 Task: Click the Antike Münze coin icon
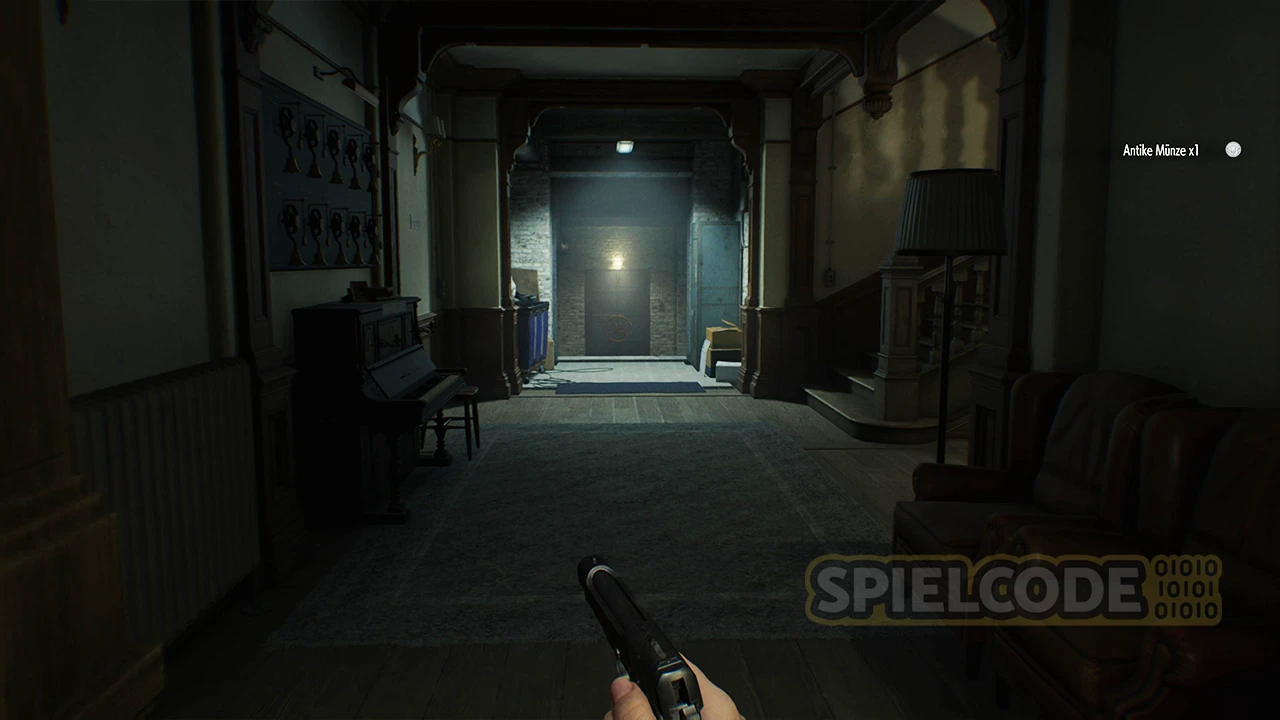click(1233, 150)
